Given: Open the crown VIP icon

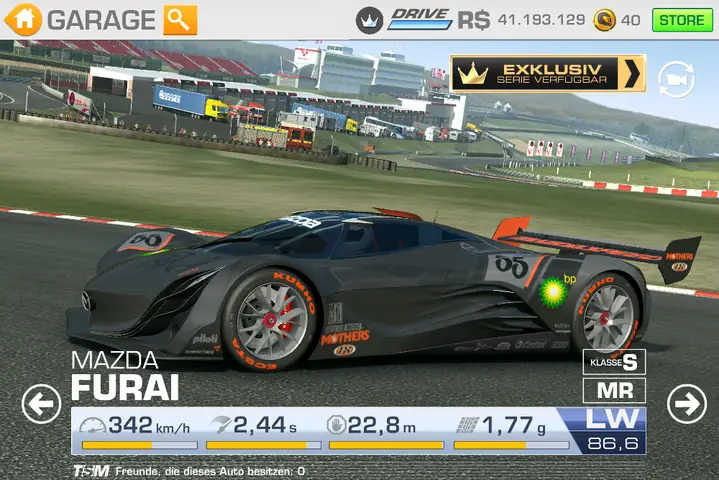Looking at the screenshot, I should tap(370, 19).
